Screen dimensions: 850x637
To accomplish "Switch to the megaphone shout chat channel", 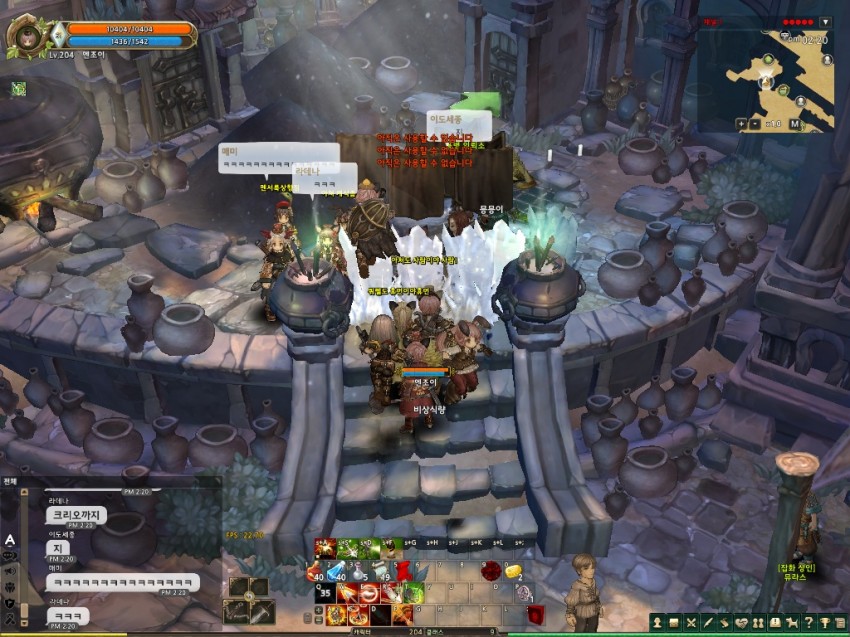I will click(x=9, y=571).
